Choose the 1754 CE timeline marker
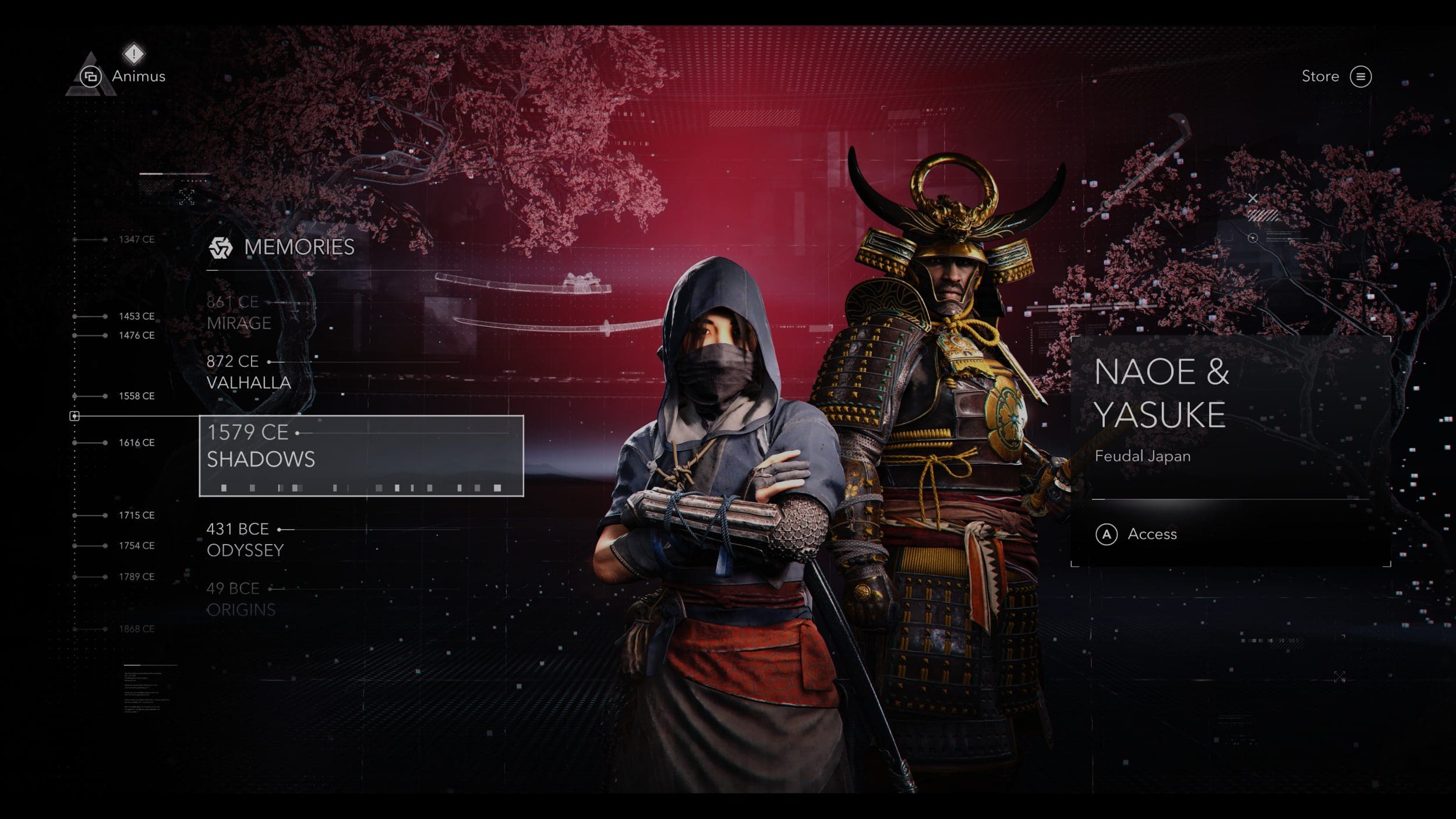The height and width of the screenshot is (819, 1456). [x=136, y=546]
